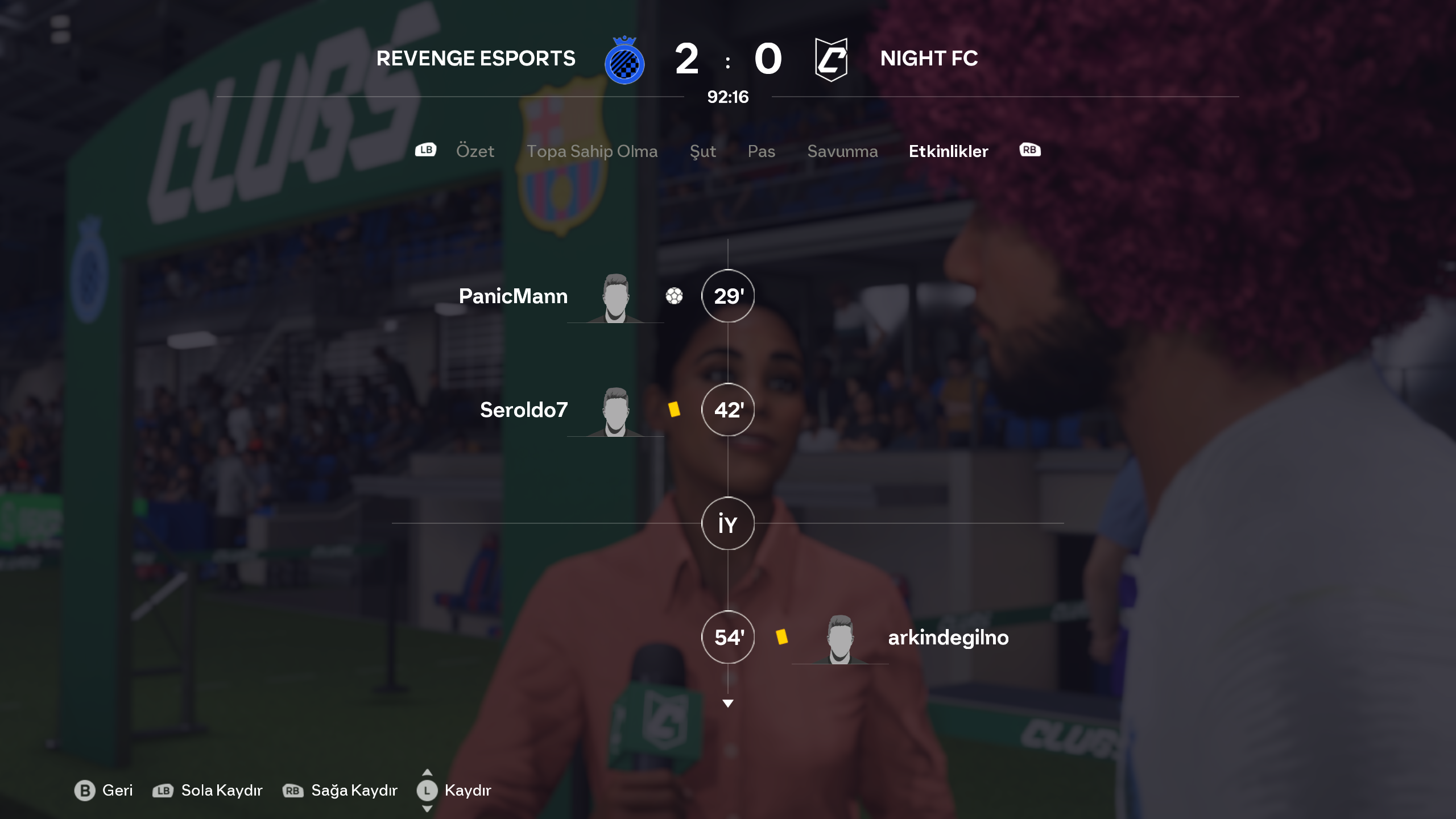Select the Etkinlikler tab
This screenshot has width=1456, height=819.
click(x=948, y=151)
